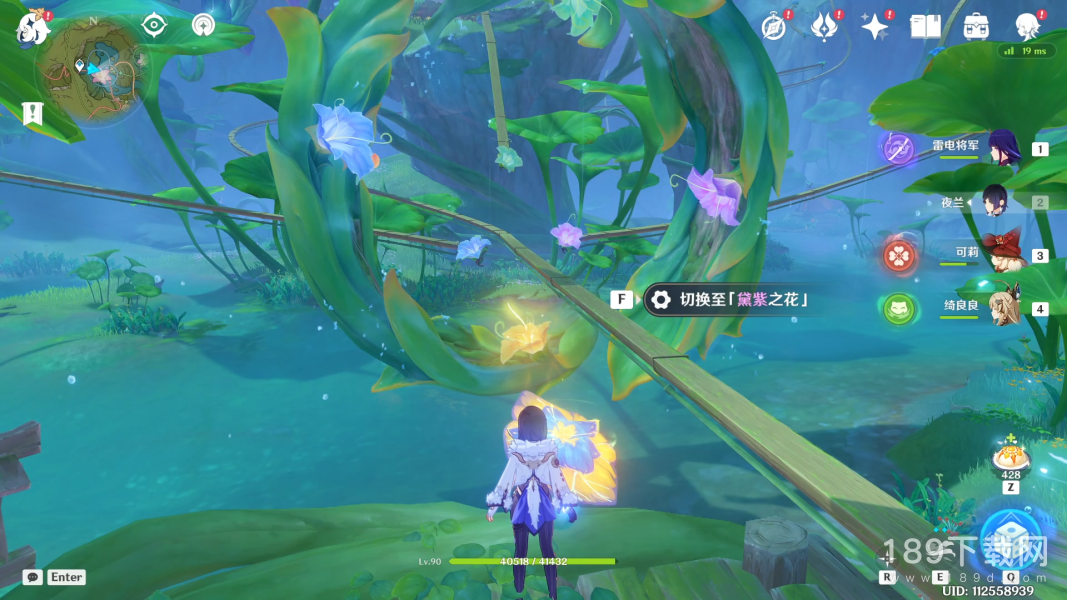Open the events compass icon

coord(773,27)
